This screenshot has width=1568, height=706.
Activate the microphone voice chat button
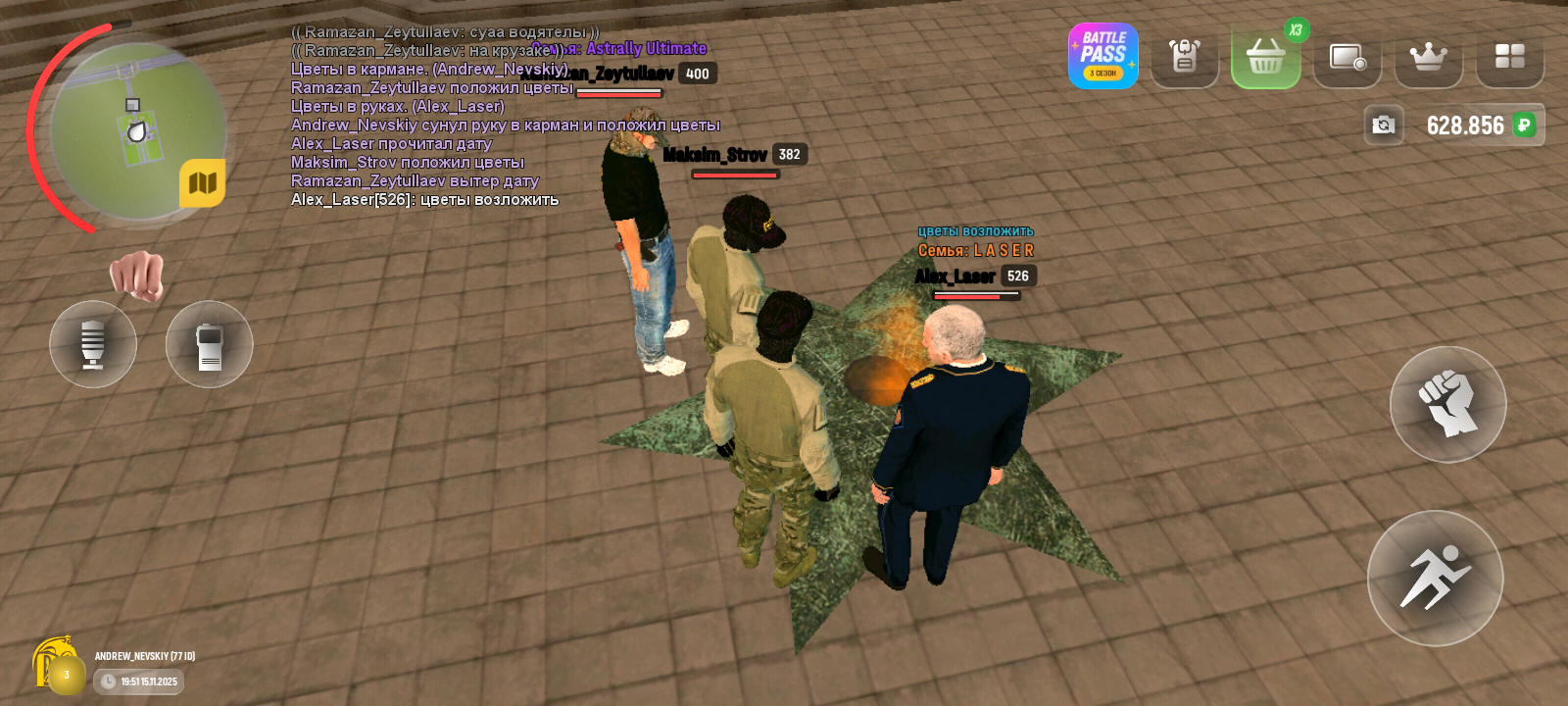click(x=93, y=344)
